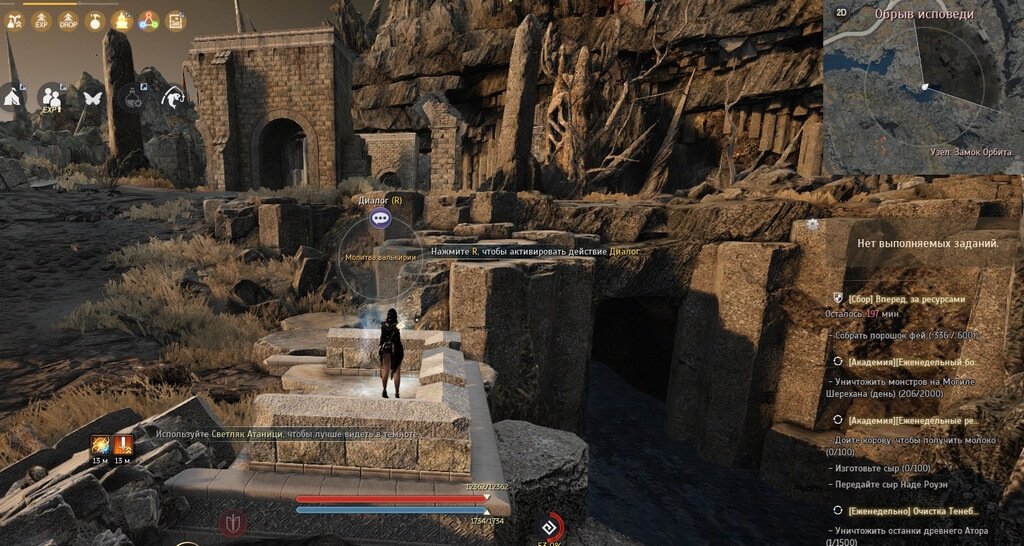Click the EXP boost buff icon
1024x546 pixels.
(x=42, y=20)
